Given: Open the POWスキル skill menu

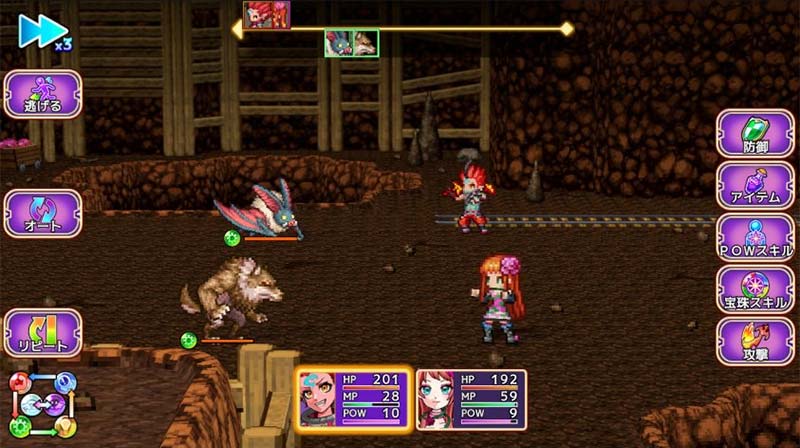Looking at the screenshot, I should point(755,238).
